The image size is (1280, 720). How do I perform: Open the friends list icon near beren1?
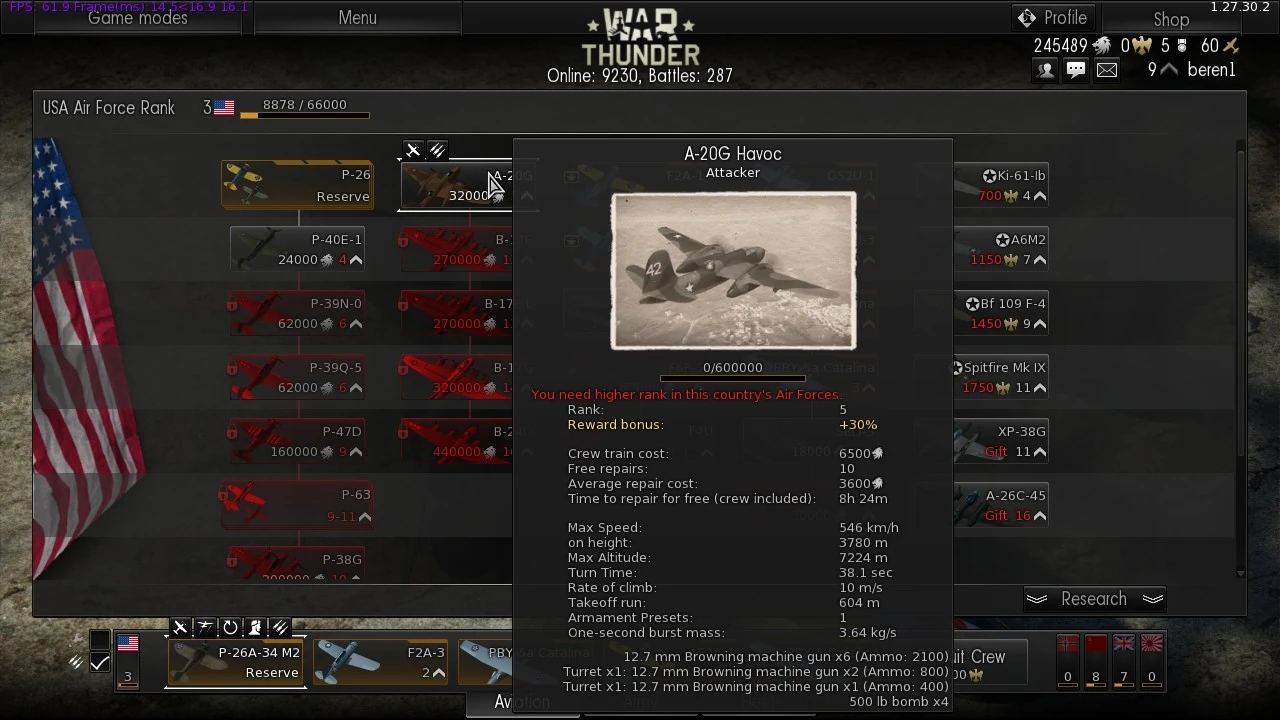[x=1045, y=69]
